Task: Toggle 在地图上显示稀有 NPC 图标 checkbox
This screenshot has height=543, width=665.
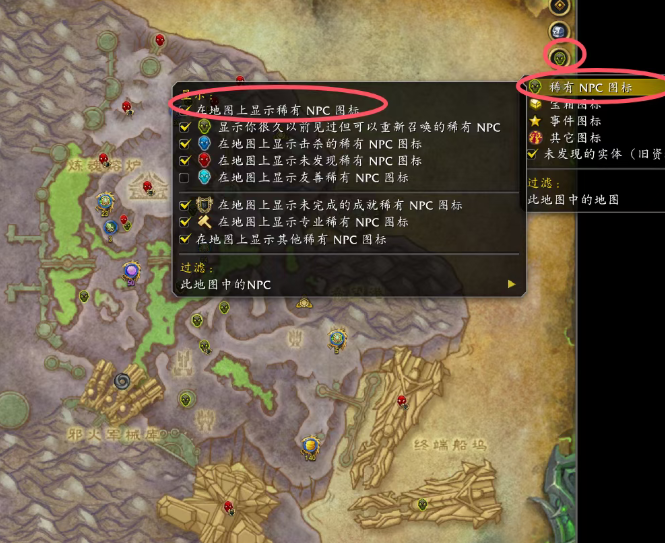Action: click(x=184, y=106)
